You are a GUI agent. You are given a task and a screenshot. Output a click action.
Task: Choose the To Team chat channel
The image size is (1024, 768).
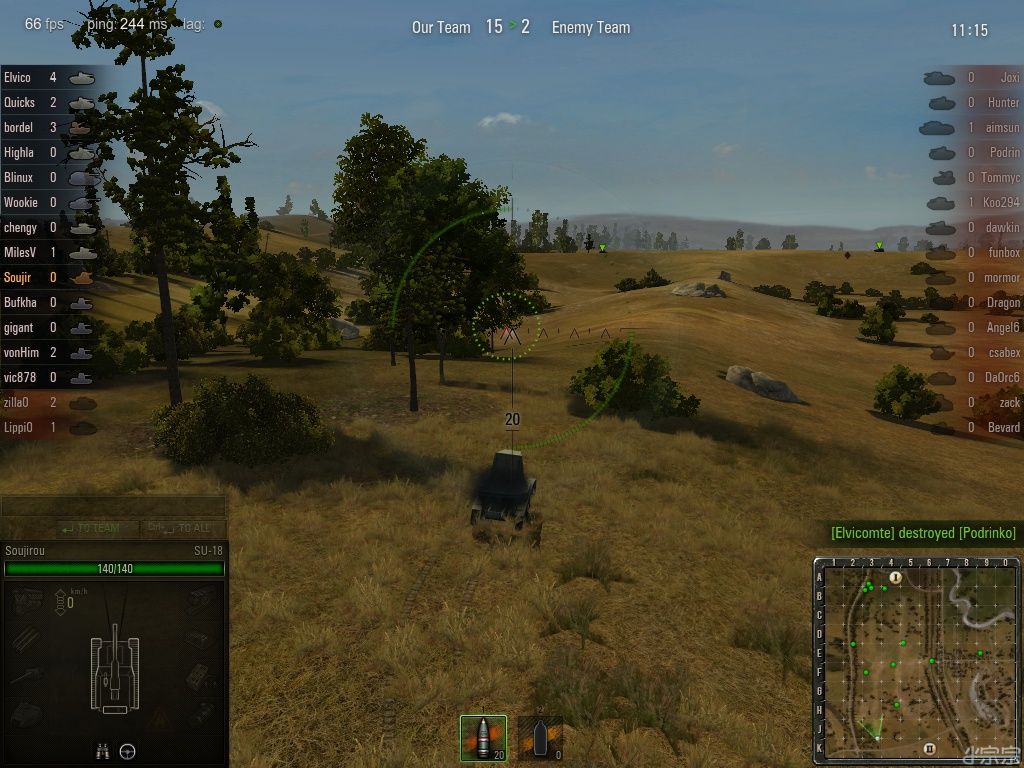pos(90,528)
